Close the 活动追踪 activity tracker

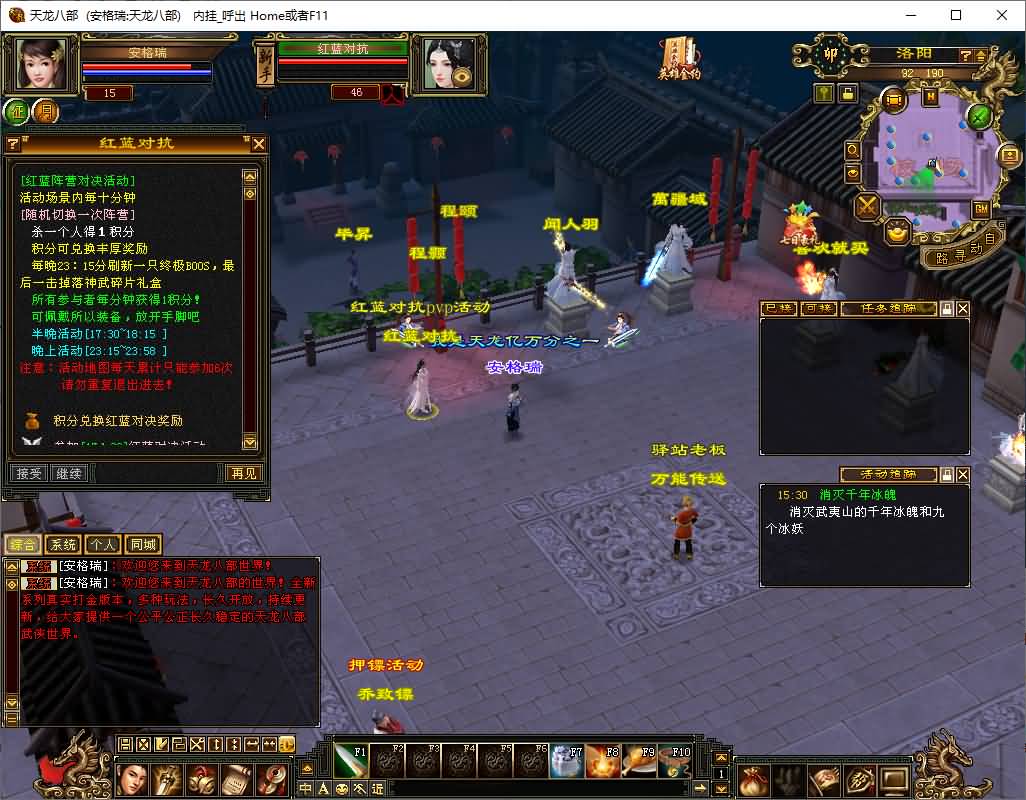[962, 474]
